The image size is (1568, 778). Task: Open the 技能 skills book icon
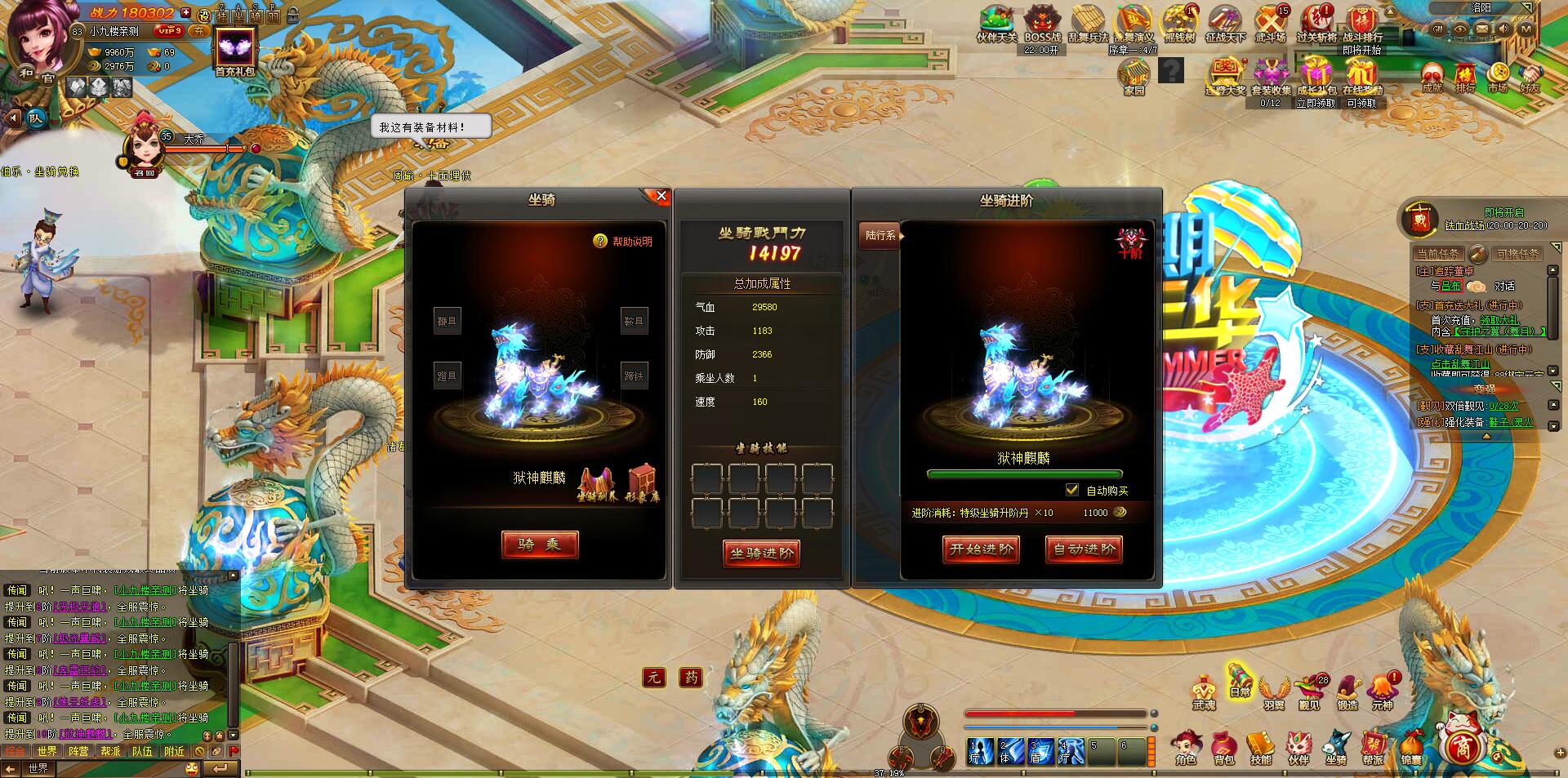pos(1261,747)
